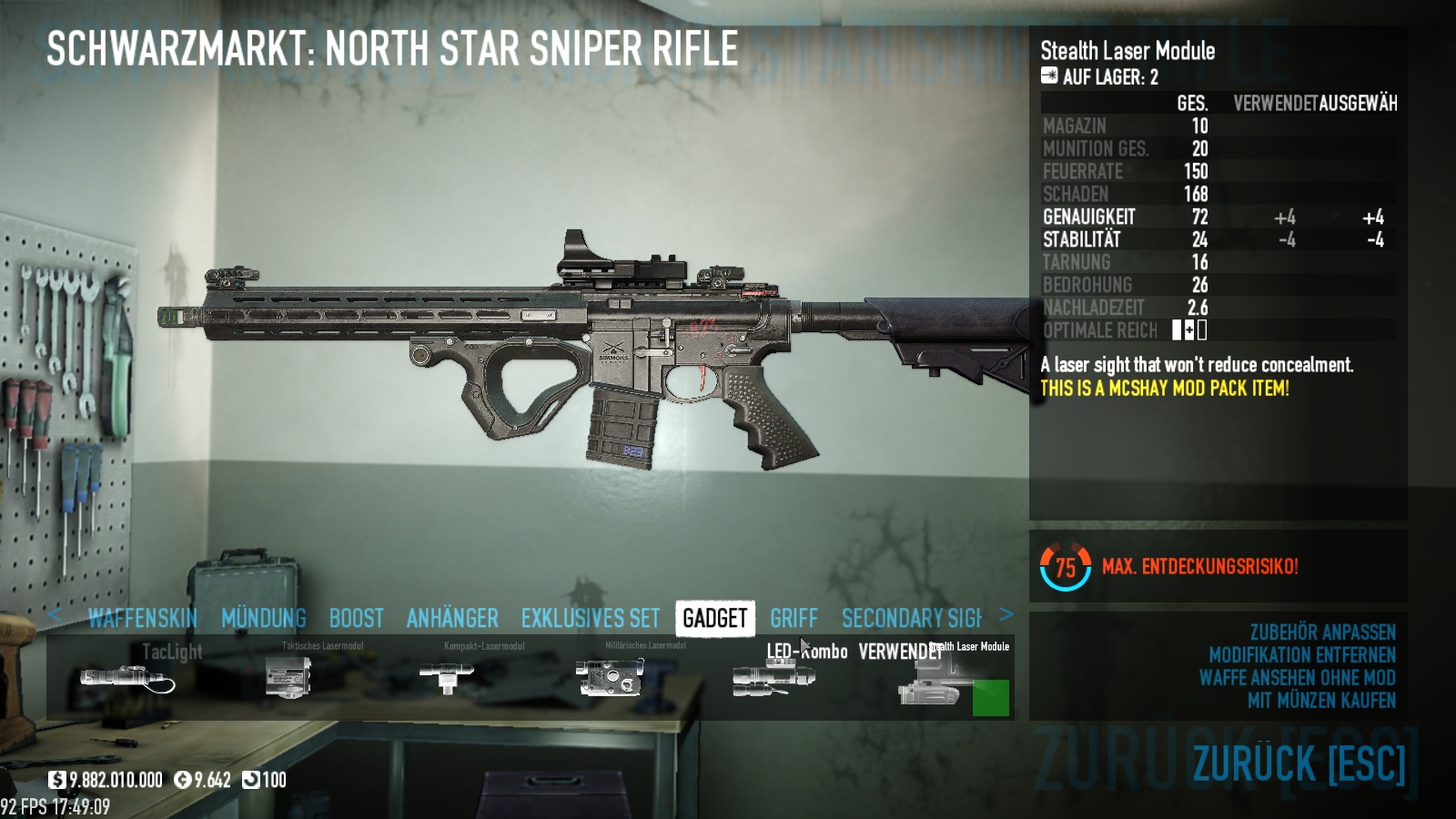Screen dimensions: 1456x819
Task: Click the highlighted Gadget tab
Action: click(x=715, y=619)
